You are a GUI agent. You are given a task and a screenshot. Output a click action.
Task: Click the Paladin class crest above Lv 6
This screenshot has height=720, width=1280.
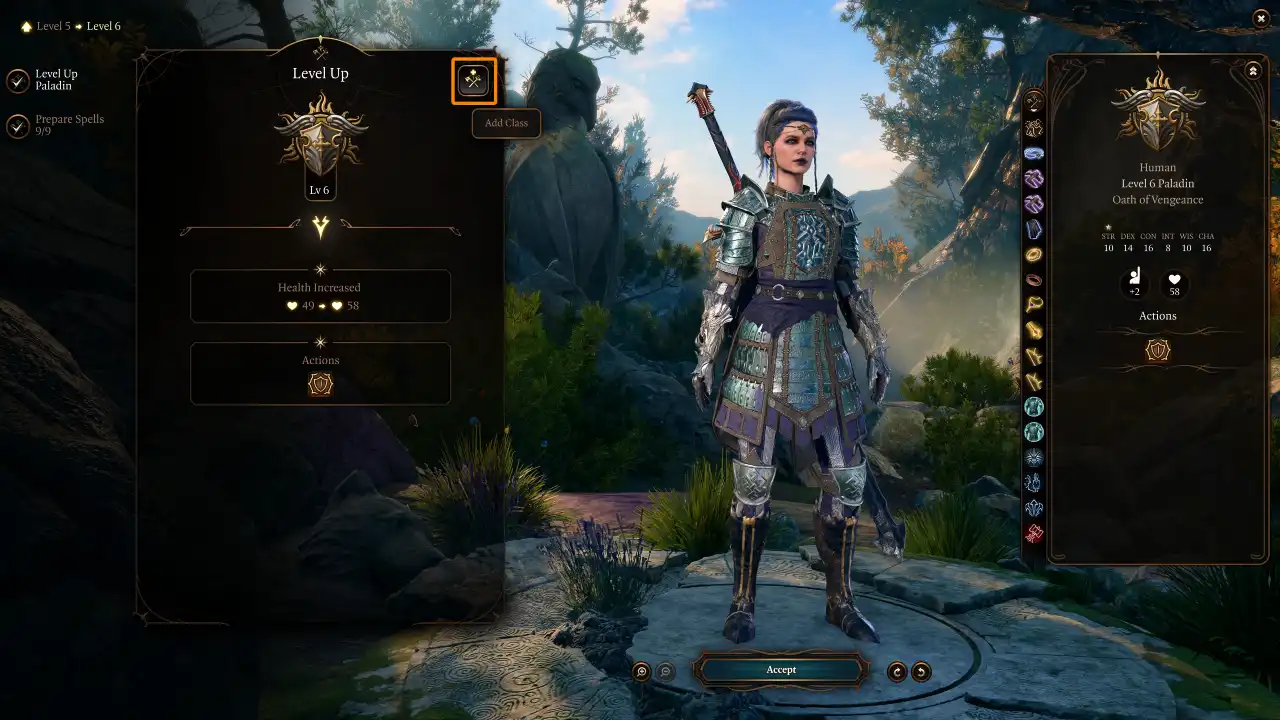pos(320,140)
